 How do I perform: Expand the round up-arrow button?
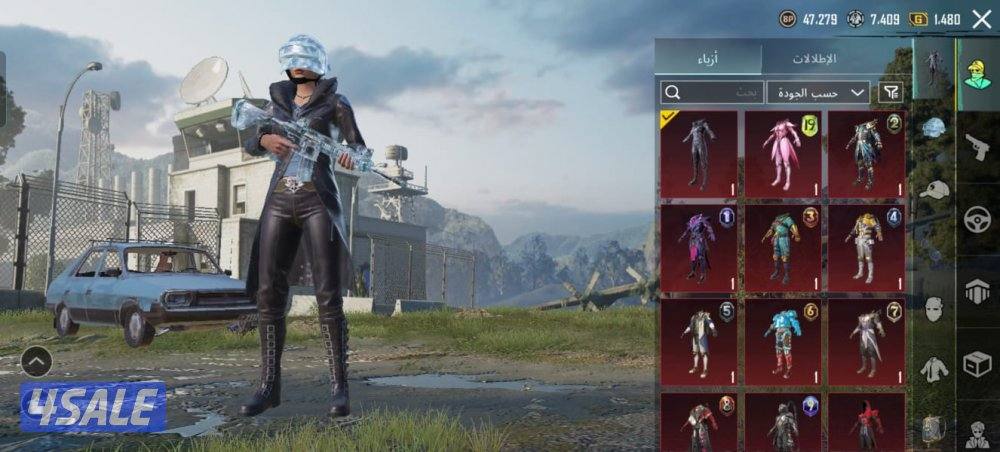(36, 361)
